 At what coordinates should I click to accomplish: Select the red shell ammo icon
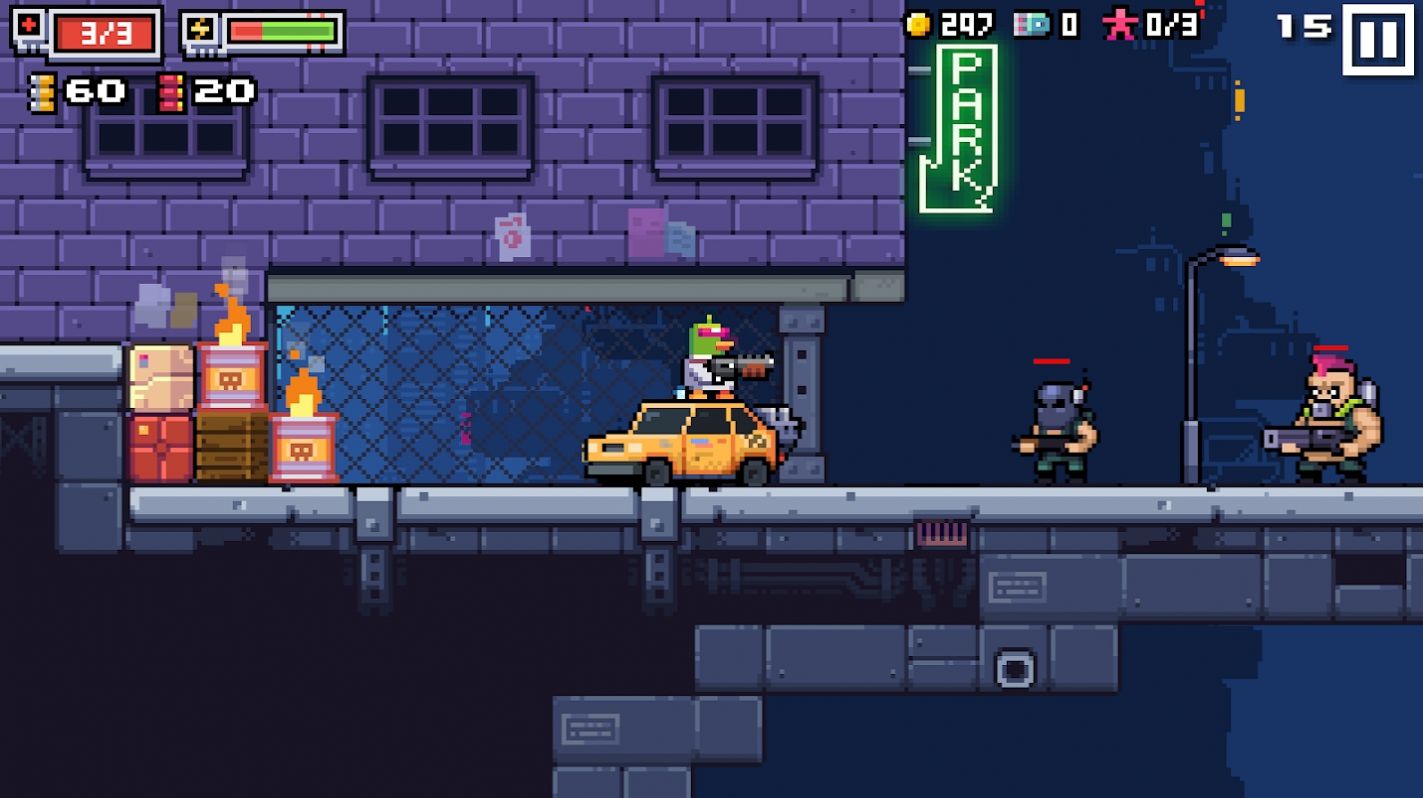point(169,93)
